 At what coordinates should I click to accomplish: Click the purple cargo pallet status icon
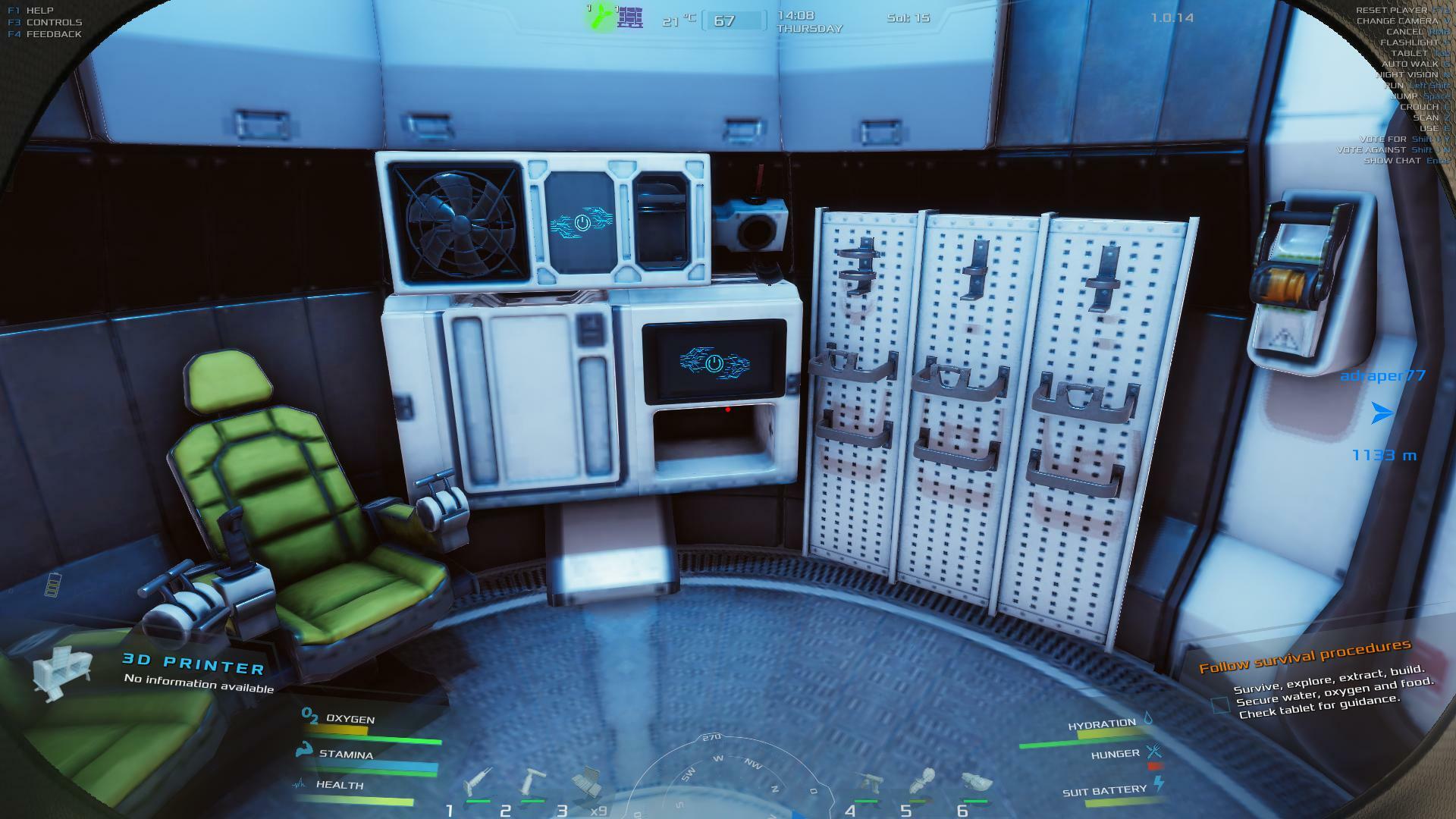click(629, 17)
